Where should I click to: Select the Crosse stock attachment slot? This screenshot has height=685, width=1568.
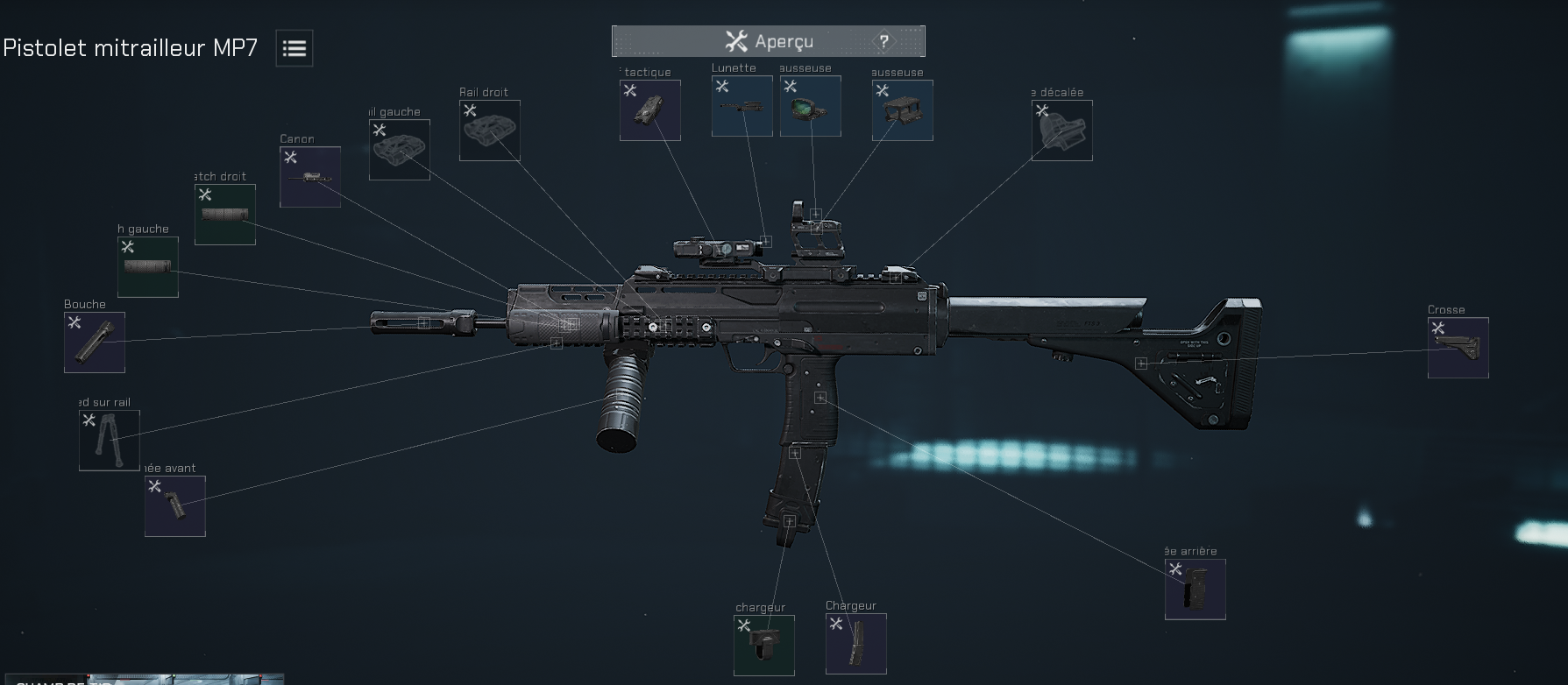1458,347
